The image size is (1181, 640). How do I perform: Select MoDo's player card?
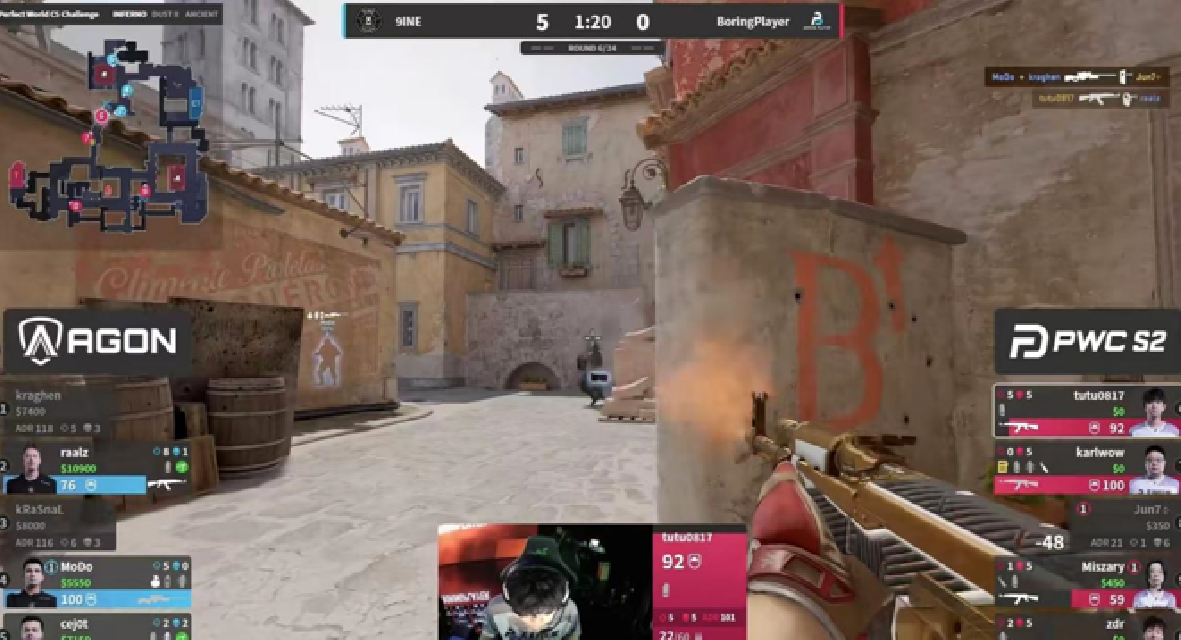[95, 583]
